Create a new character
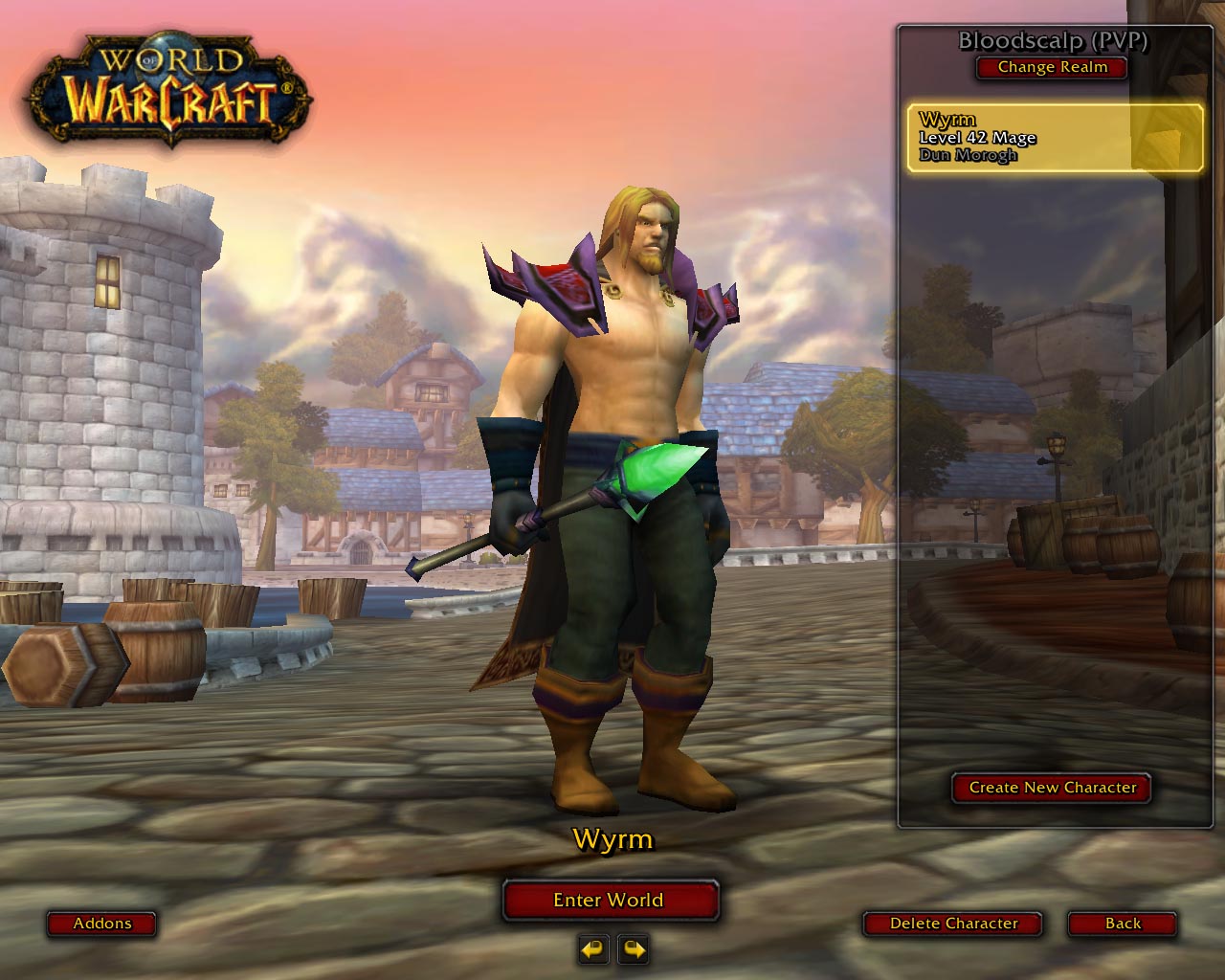 1052,788
